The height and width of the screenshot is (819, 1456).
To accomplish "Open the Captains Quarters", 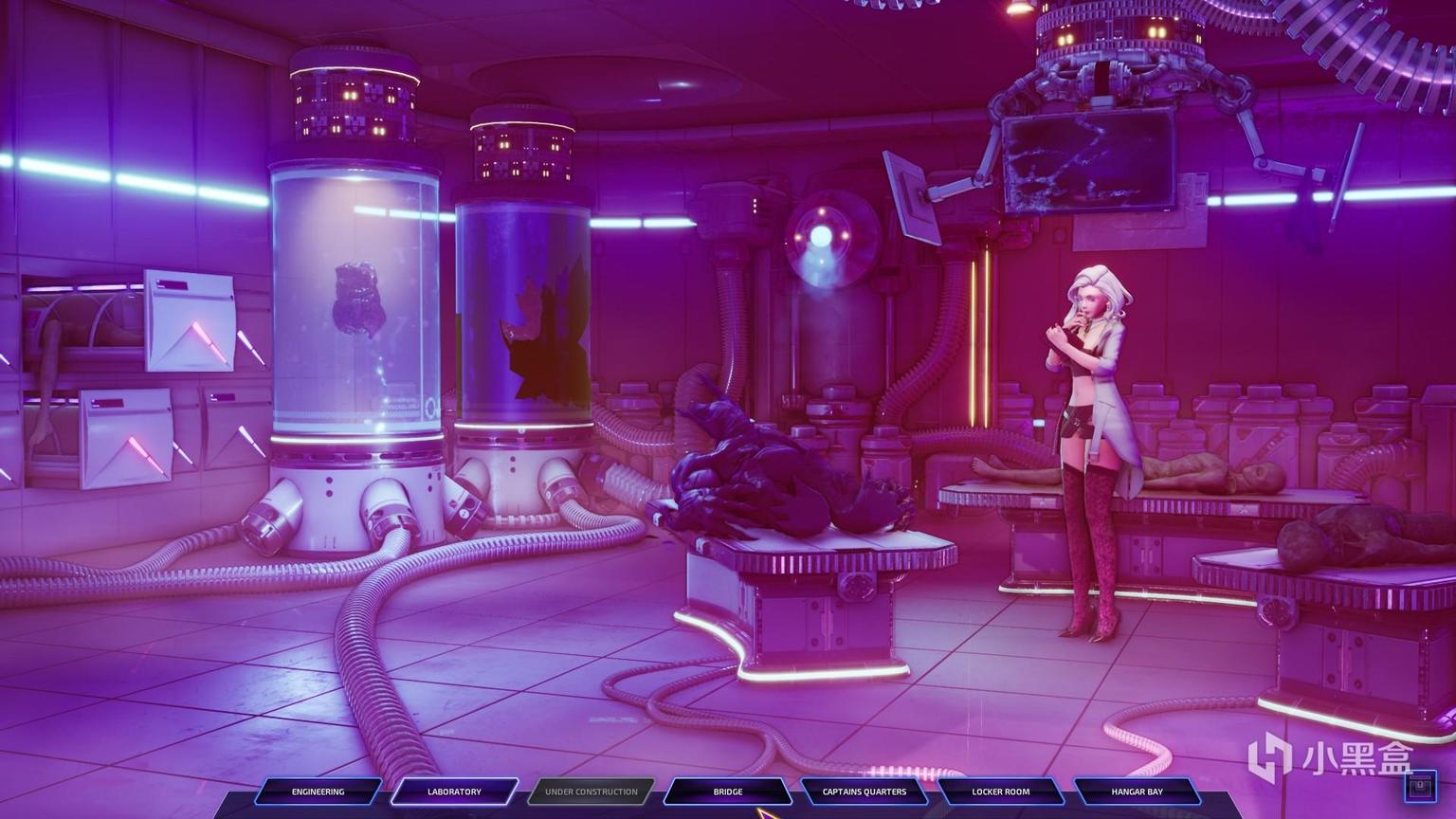I will coord(864,792).
